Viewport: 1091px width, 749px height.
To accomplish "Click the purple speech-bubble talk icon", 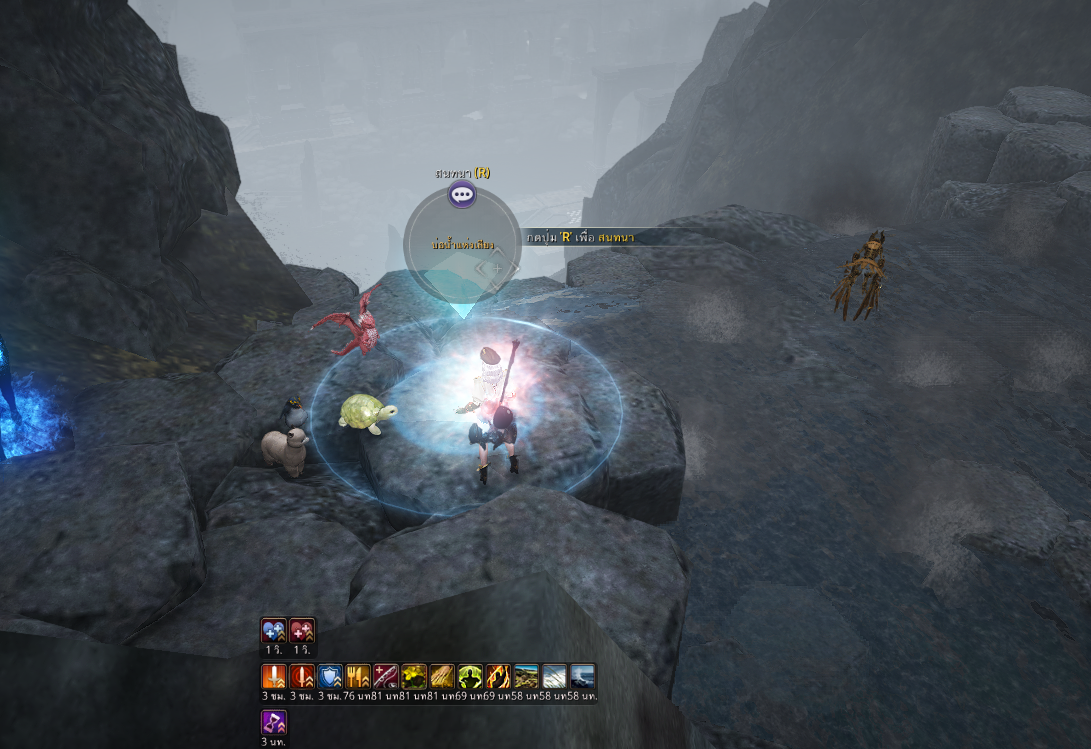I will coord(461,195).
